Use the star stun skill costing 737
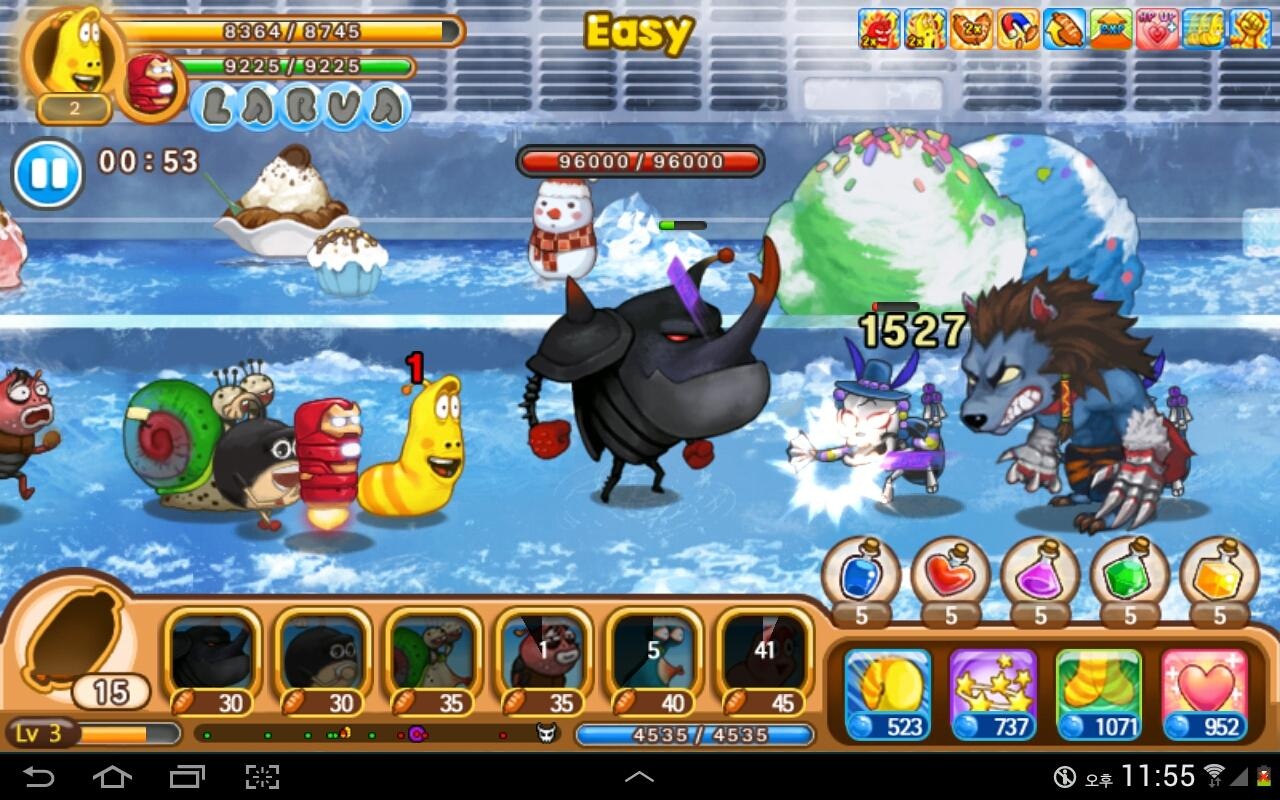The height and width of the screenshot is (800, 1280). [x=993, y=690]
